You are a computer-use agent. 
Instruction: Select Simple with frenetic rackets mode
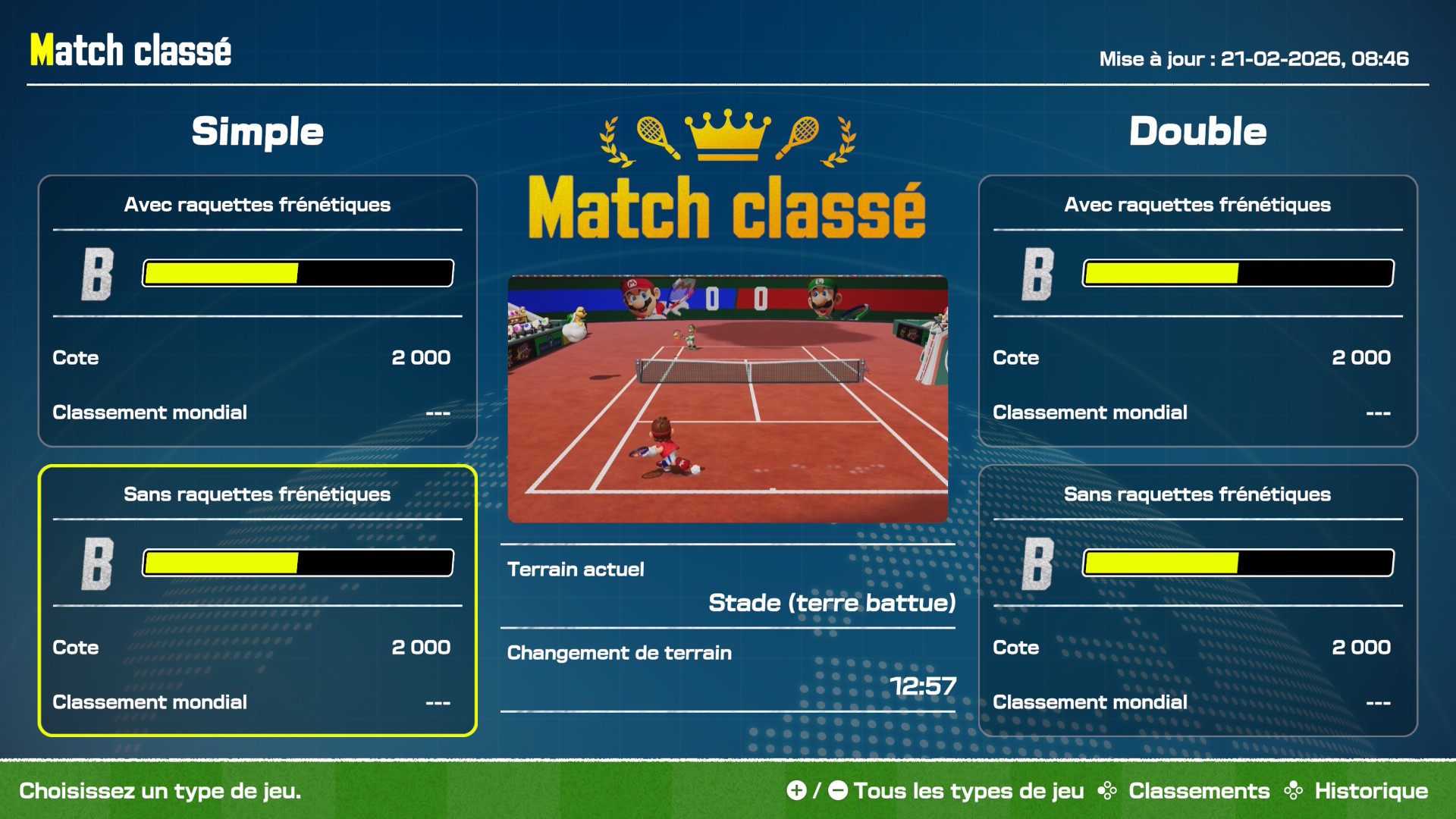257,311
